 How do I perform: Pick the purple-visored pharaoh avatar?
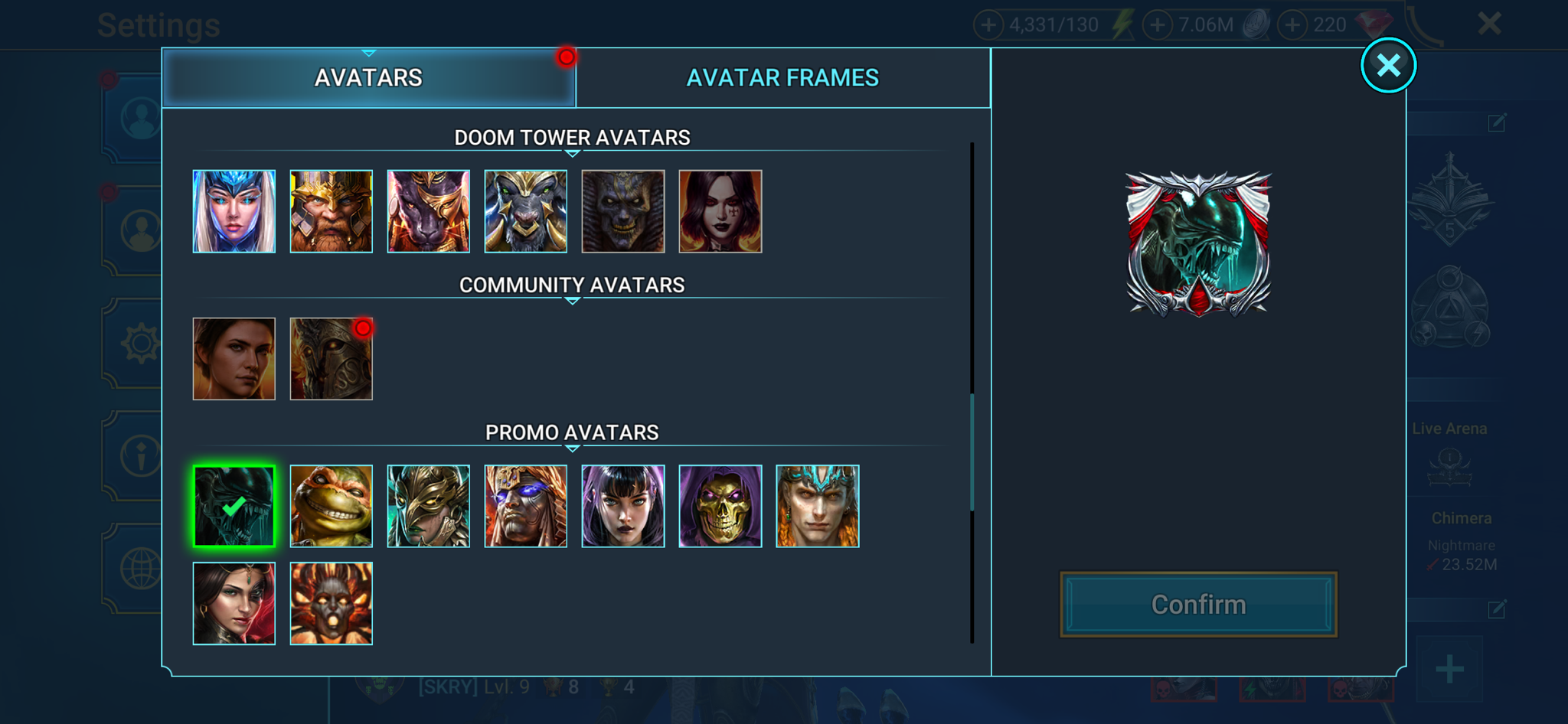pos(525,506)
